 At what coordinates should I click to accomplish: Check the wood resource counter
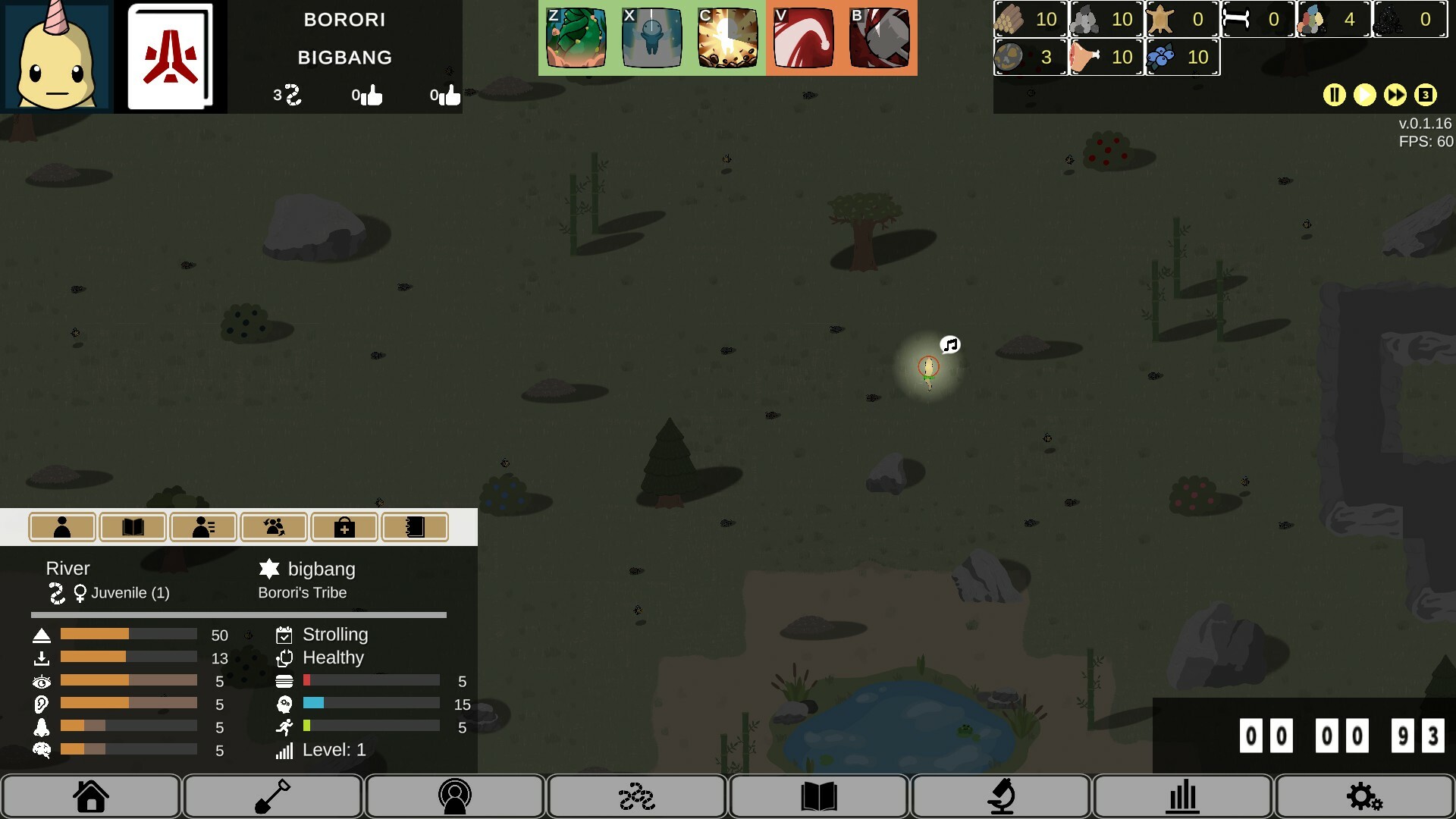(1028, 20)
